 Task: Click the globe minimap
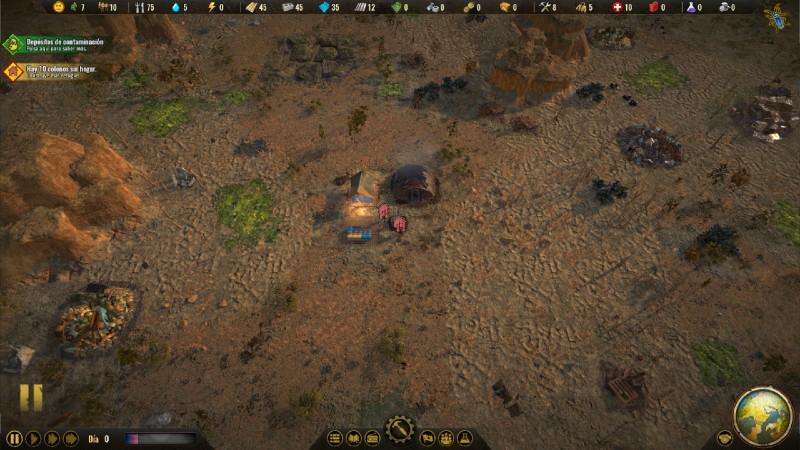(x=762, y=416)
